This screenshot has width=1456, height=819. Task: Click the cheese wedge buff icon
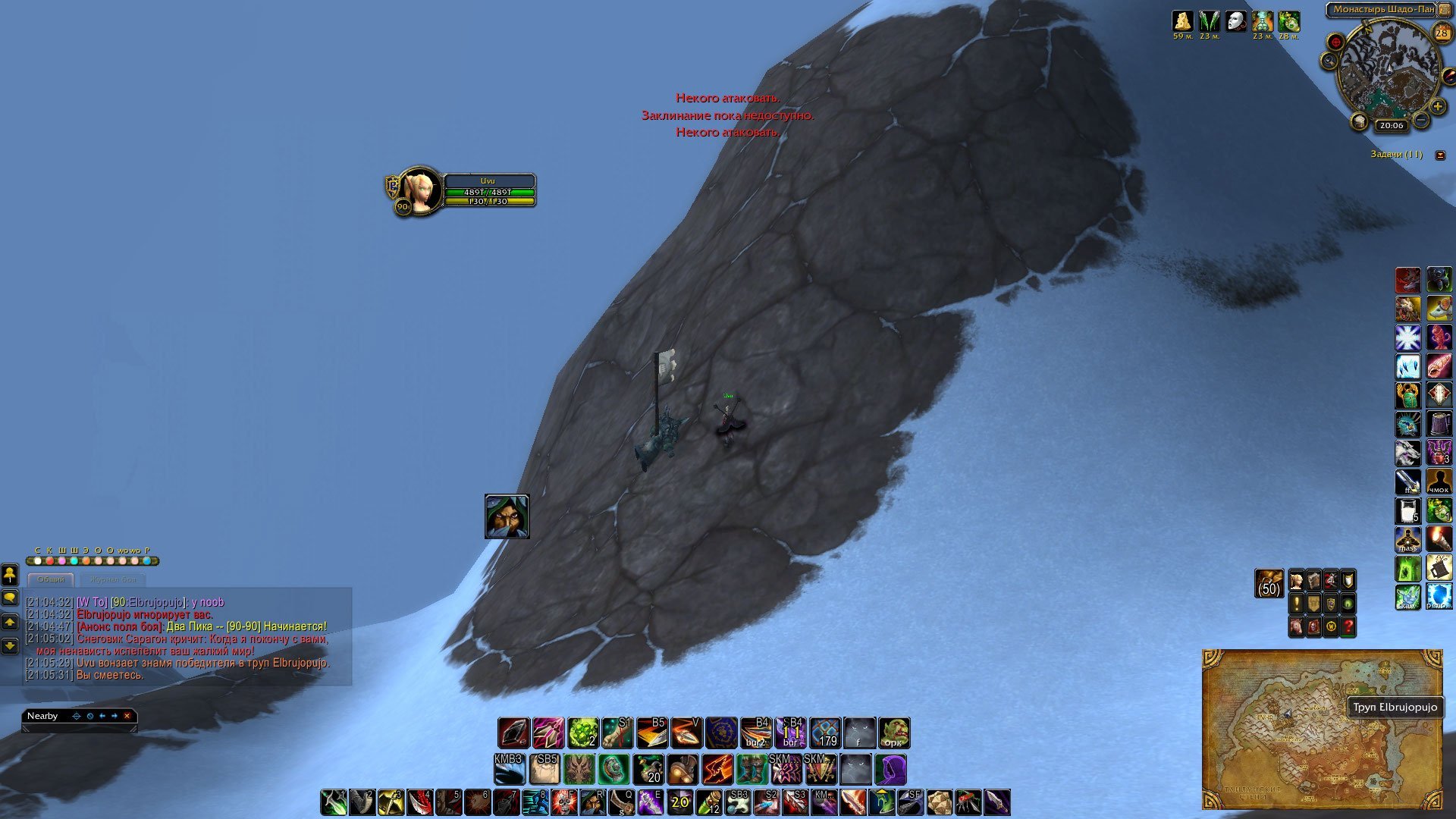pos(1182,20)
